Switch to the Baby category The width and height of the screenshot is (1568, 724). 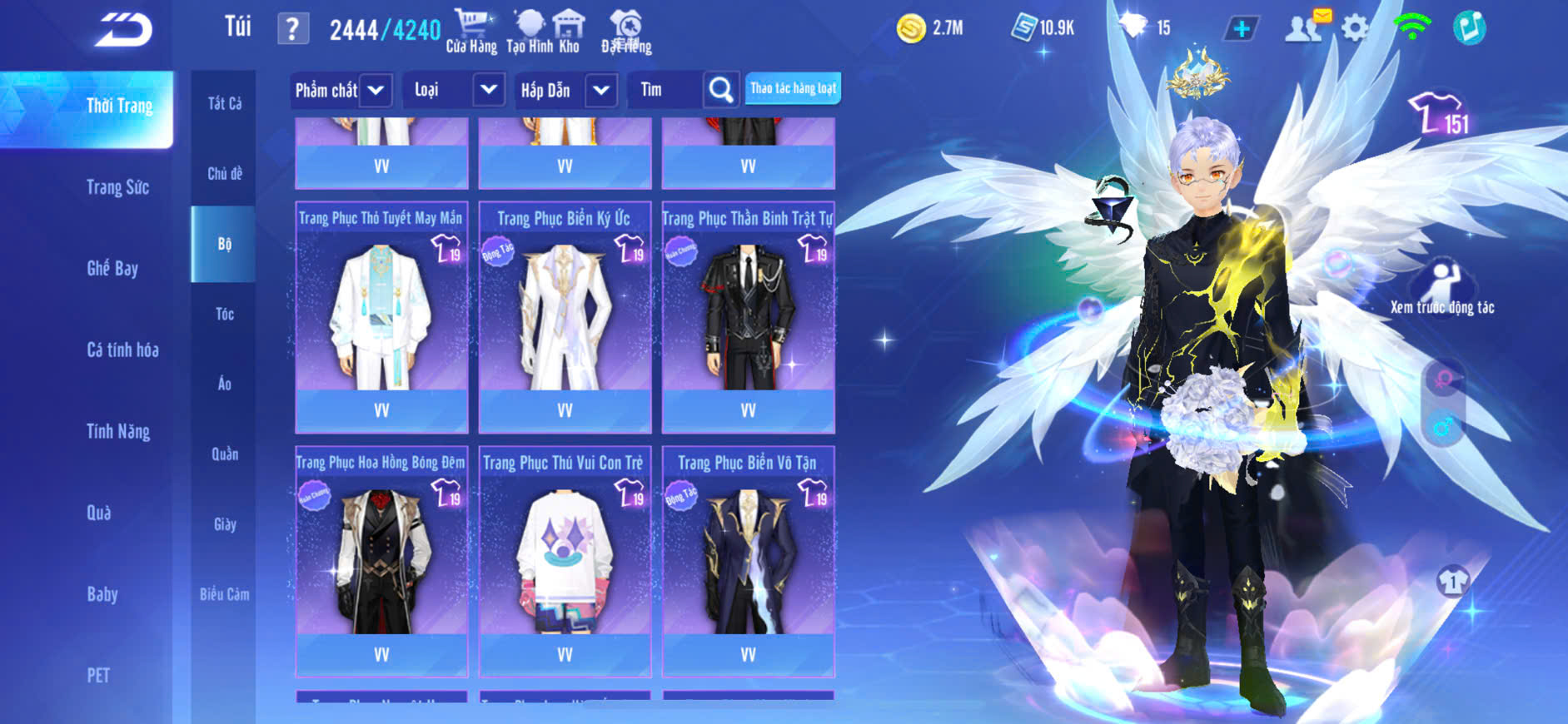[x=102, y=594]
